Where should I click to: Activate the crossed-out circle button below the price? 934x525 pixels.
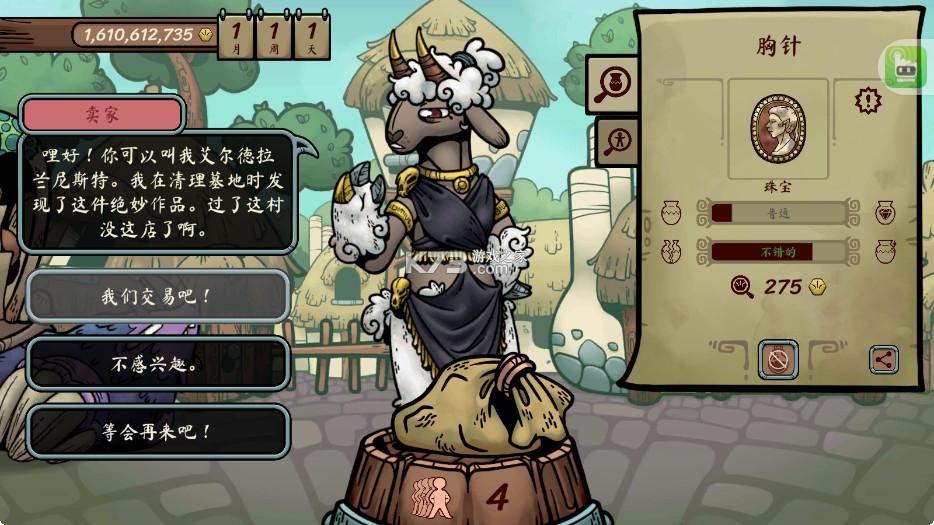(777, 359)
